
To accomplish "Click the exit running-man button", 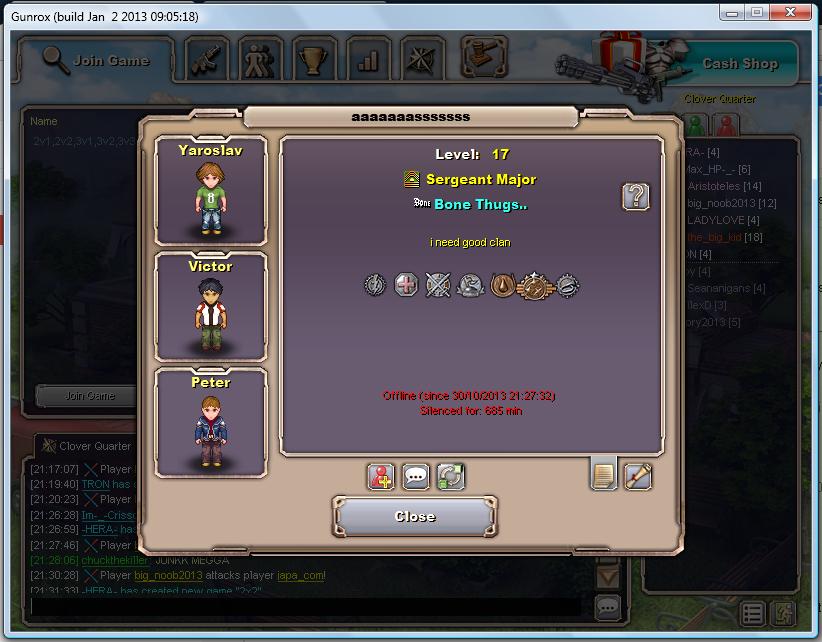I will coord(782,612).
